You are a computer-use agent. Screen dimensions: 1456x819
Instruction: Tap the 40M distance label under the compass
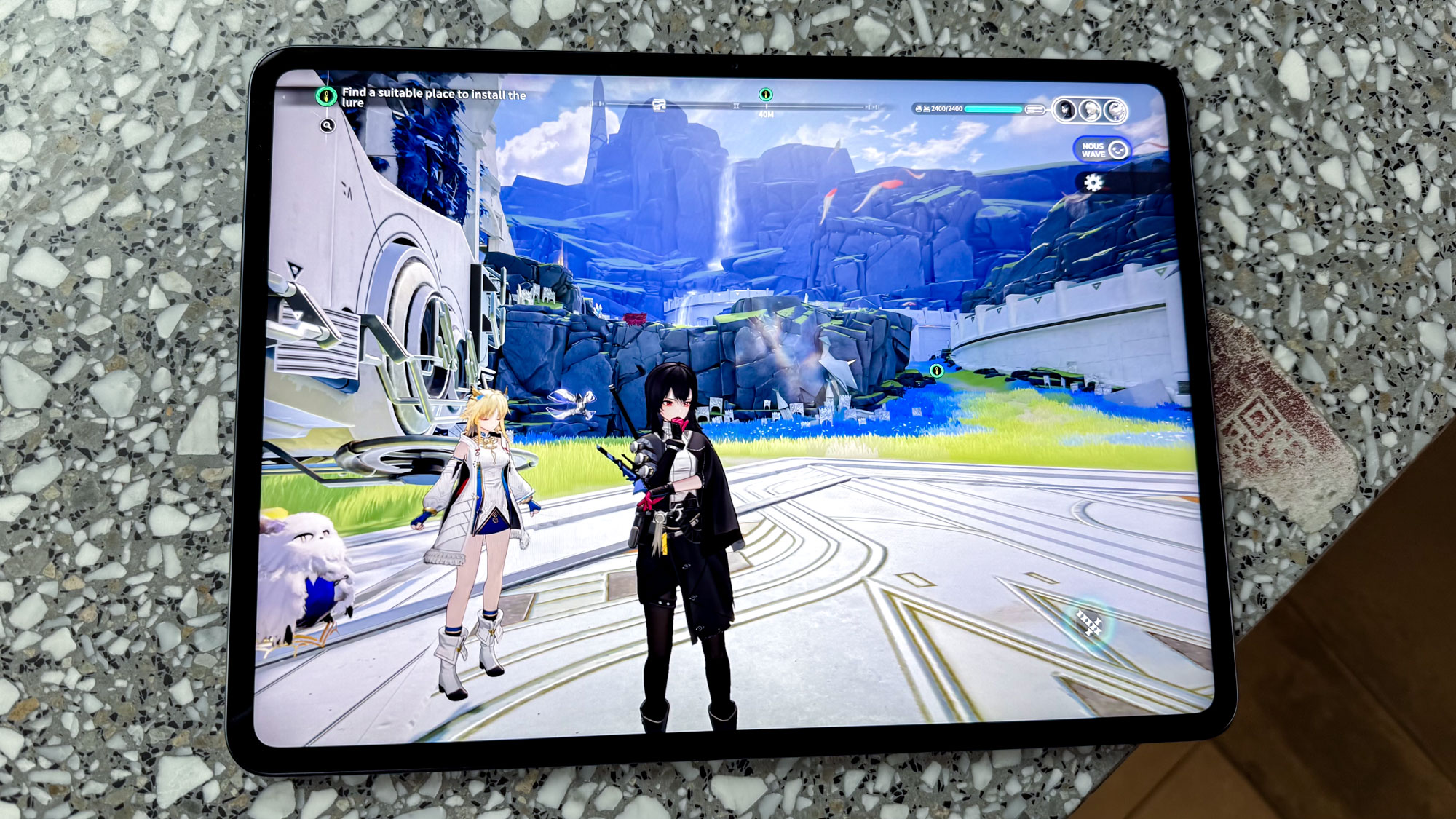click(766, 114)
